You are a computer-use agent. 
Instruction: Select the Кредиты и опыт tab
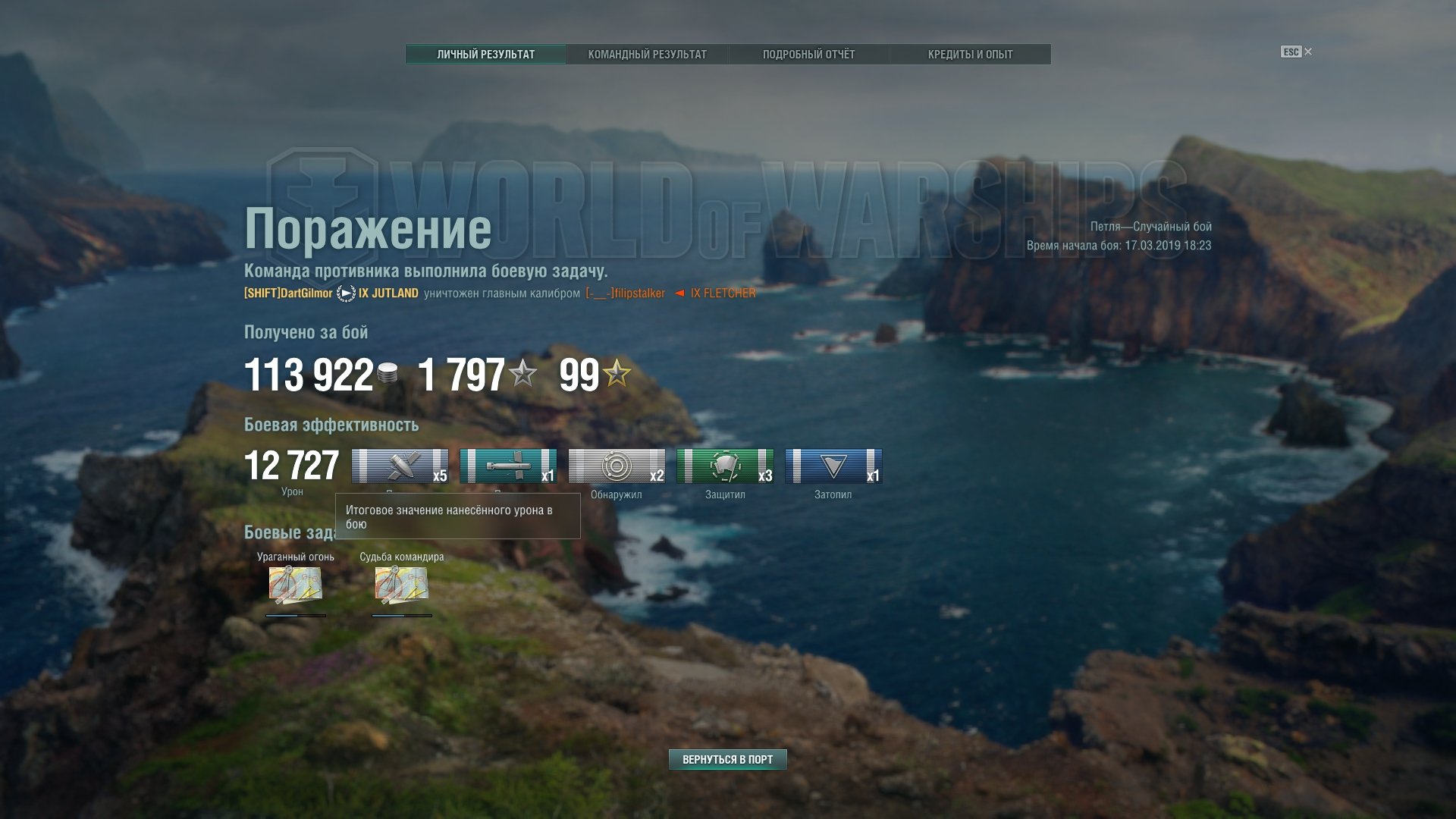pyautogui.click(x=970, y=55)
